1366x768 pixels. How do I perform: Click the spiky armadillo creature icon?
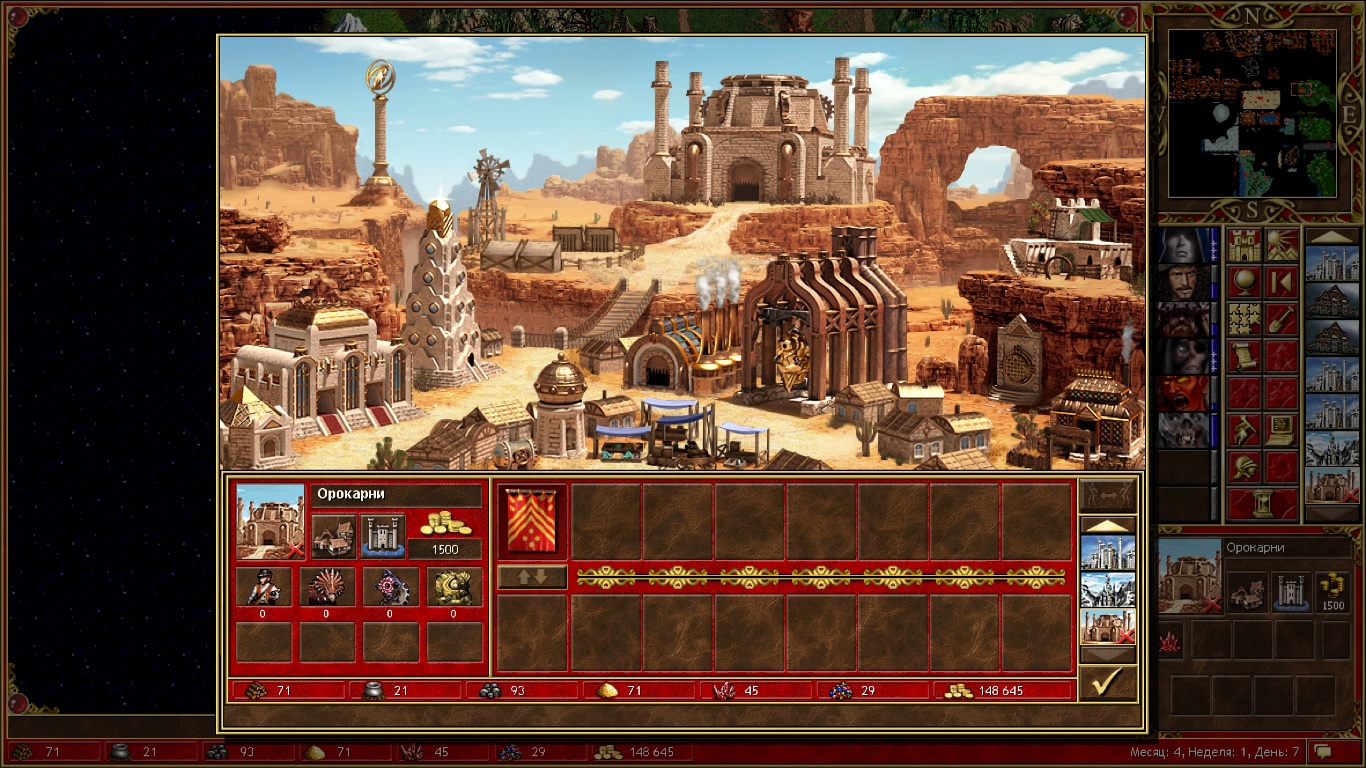pos(327,587)
